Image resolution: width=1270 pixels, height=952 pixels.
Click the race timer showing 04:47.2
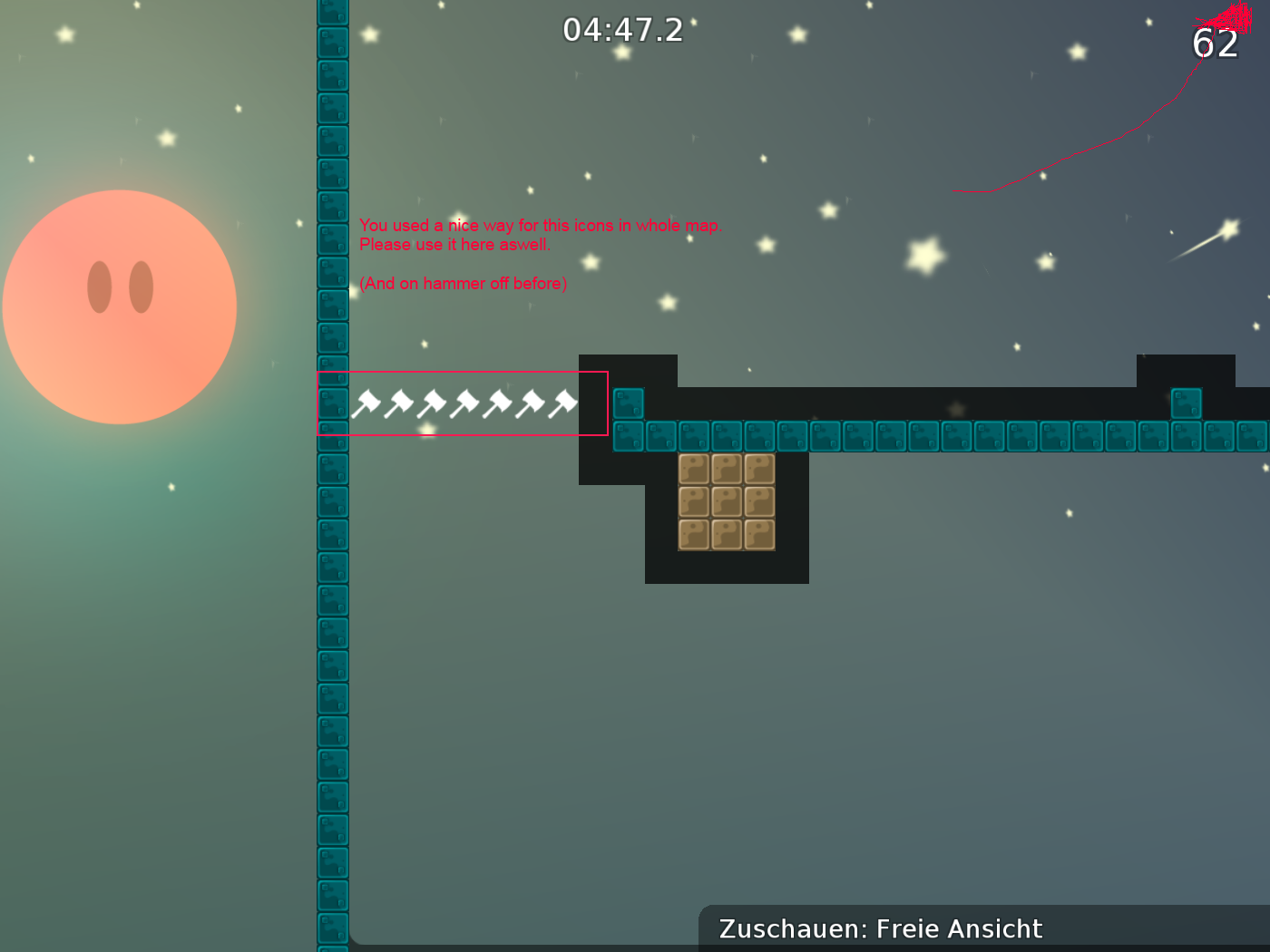pyautogui.click(x=623, y=30)
